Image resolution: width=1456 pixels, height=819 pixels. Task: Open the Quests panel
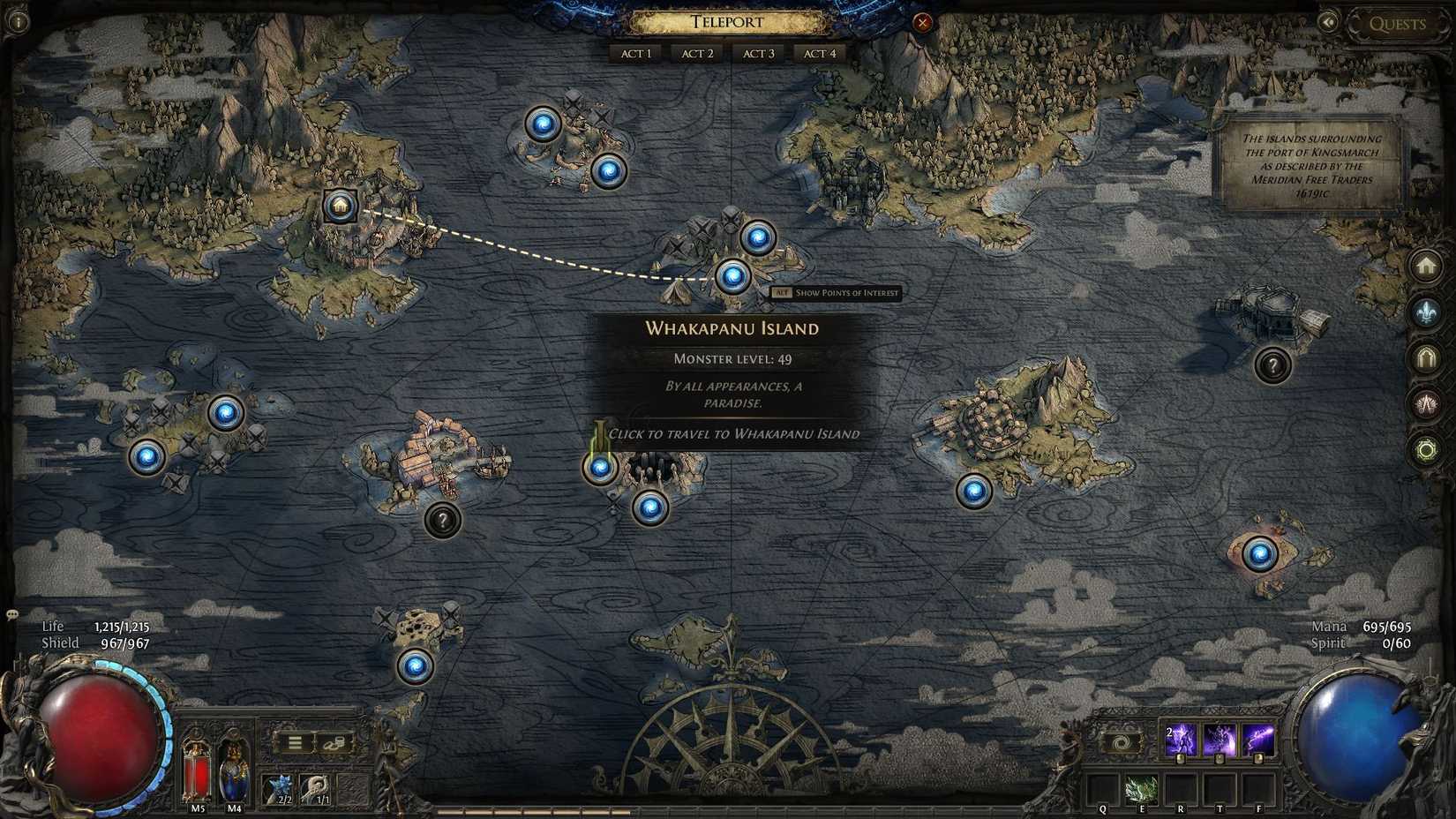1397,24
